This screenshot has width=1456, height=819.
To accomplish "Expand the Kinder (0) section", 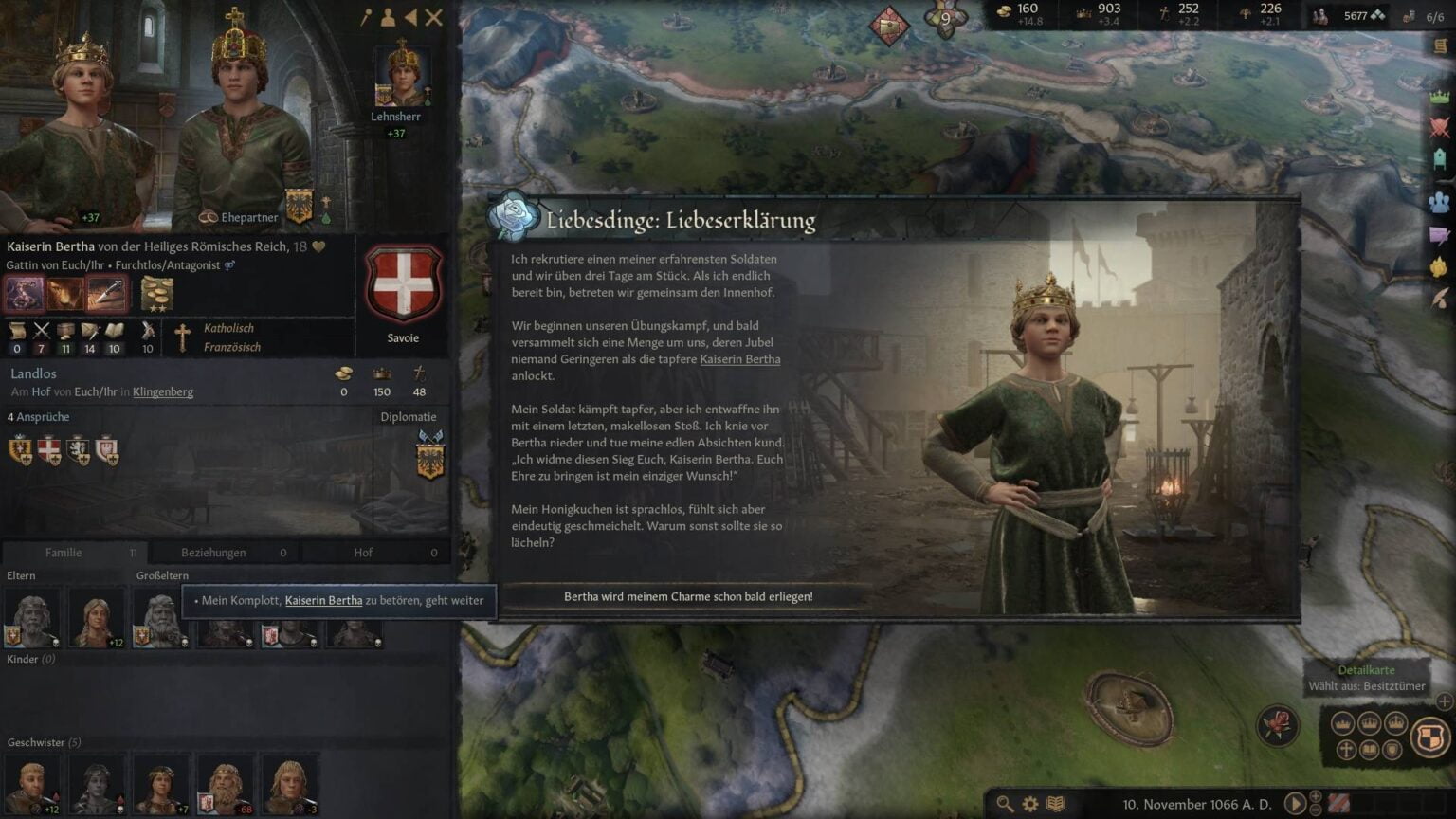I will (30, 658).
